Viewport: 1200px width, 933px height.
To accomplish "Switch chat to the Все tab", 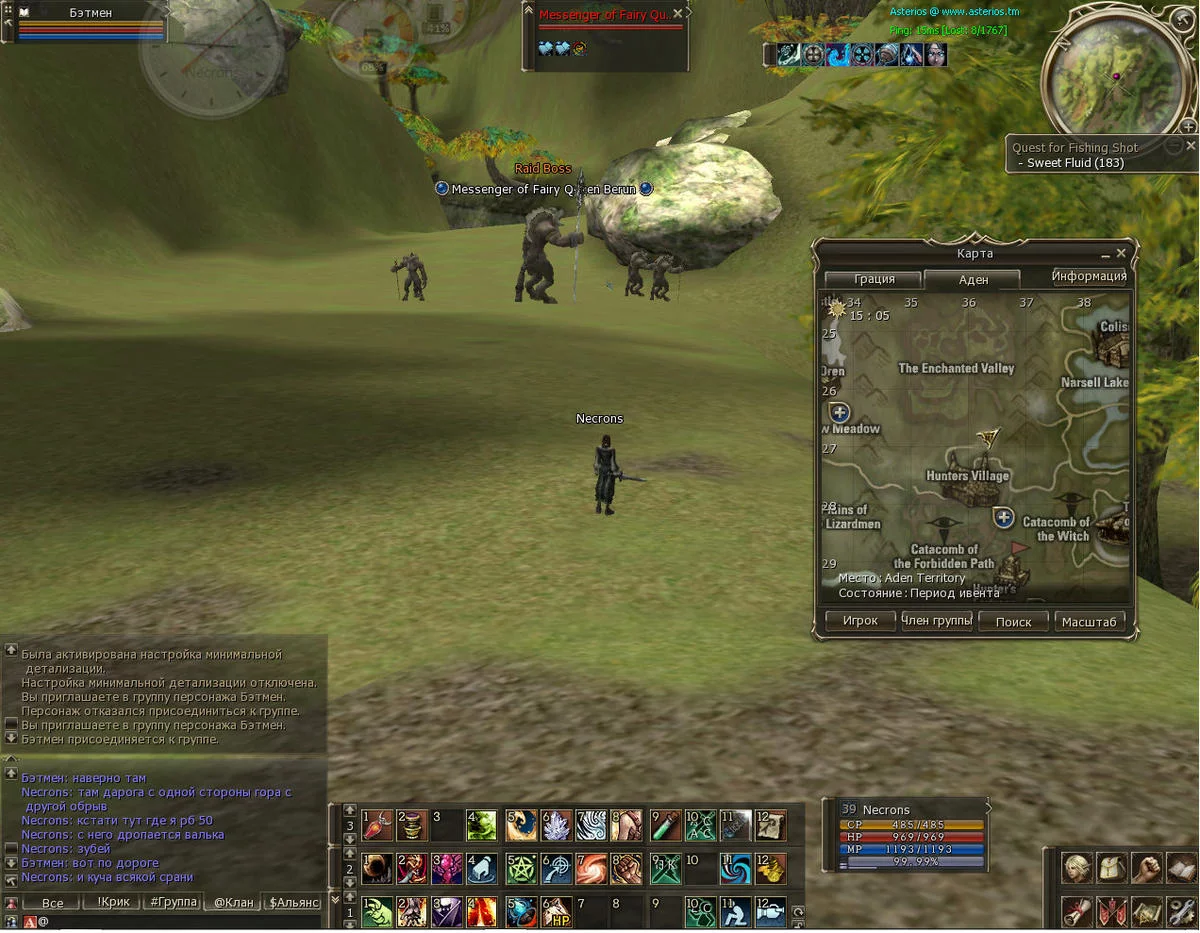I will 52,903.
